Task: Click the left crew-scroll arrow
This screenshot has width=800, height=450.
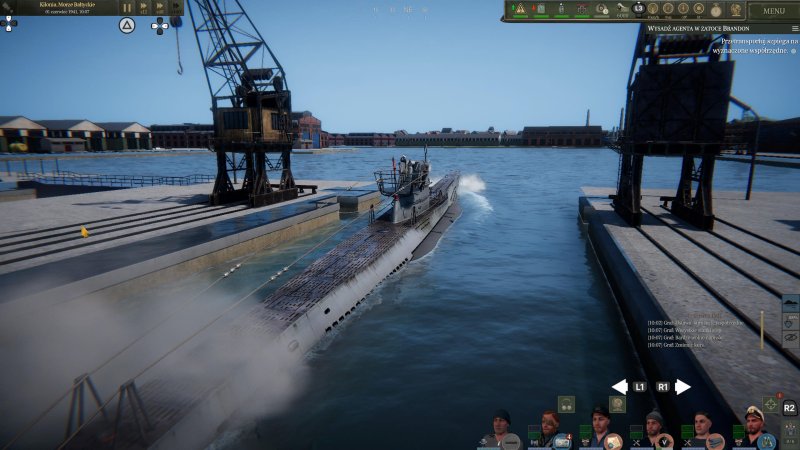Action: (x=619, y=387)
